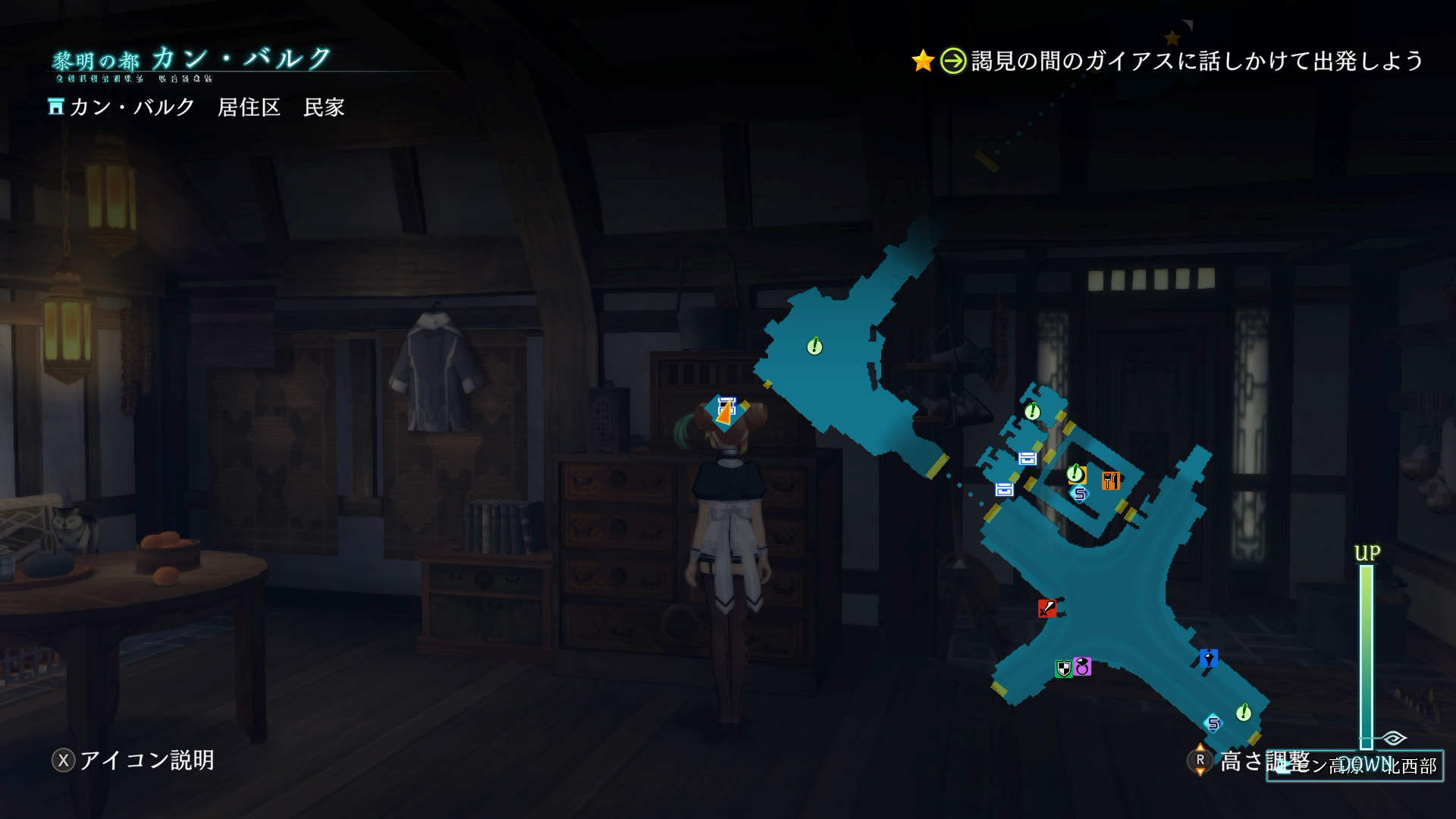Click the main quest objective tracker text
This screenshot has height=819, width=1456.
tap(1197, 61)
